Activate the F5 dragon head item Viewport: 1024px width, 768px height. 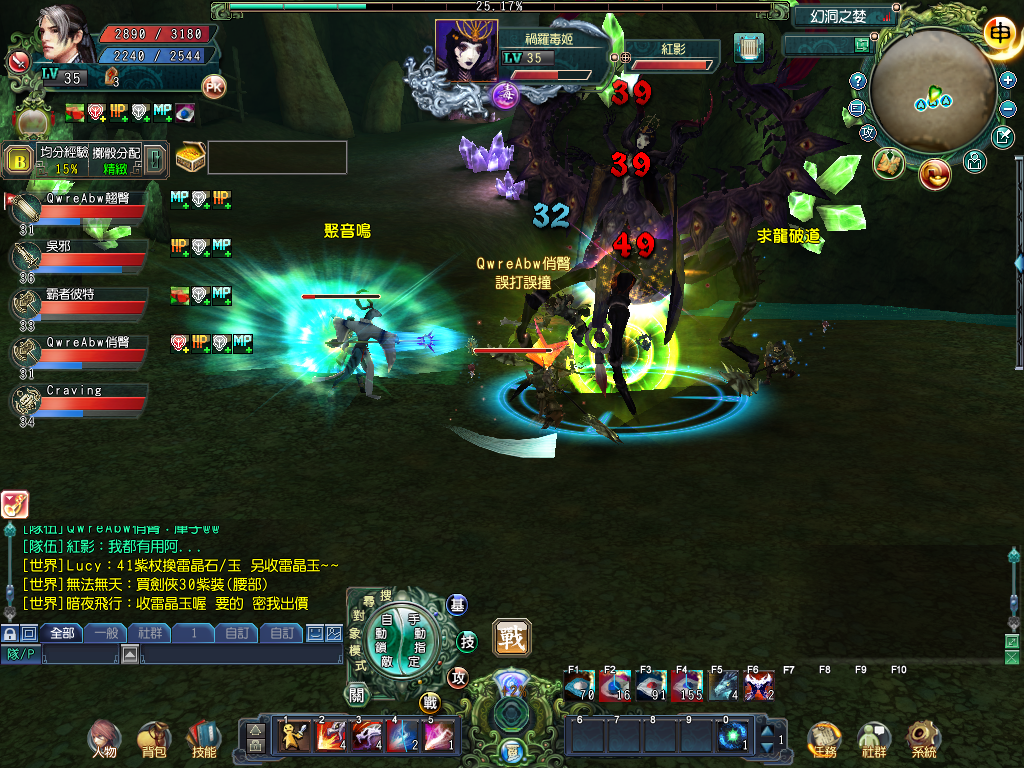pos(723,685)
